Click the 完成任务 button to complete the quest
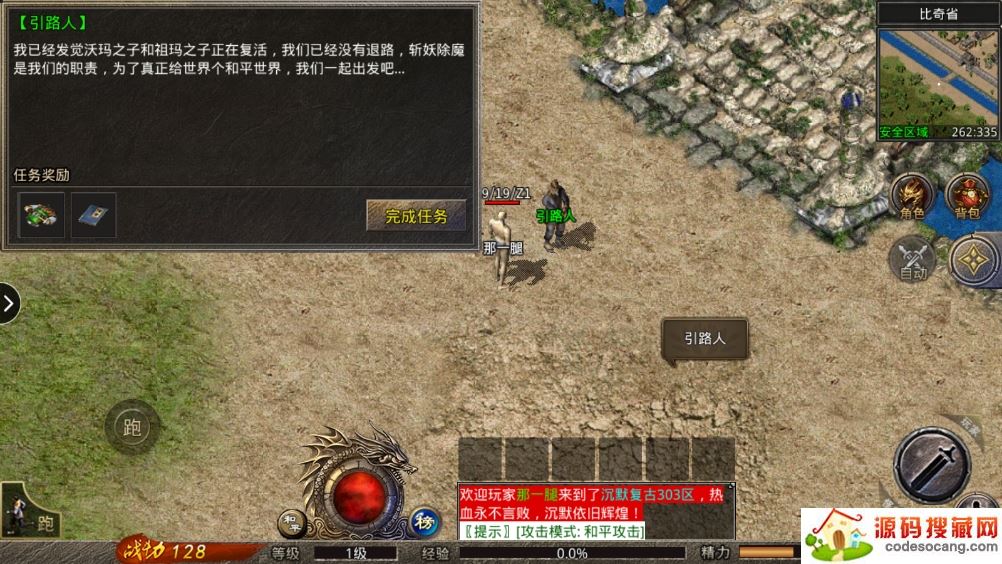1002x564 pixels. (x=416, y=215)
